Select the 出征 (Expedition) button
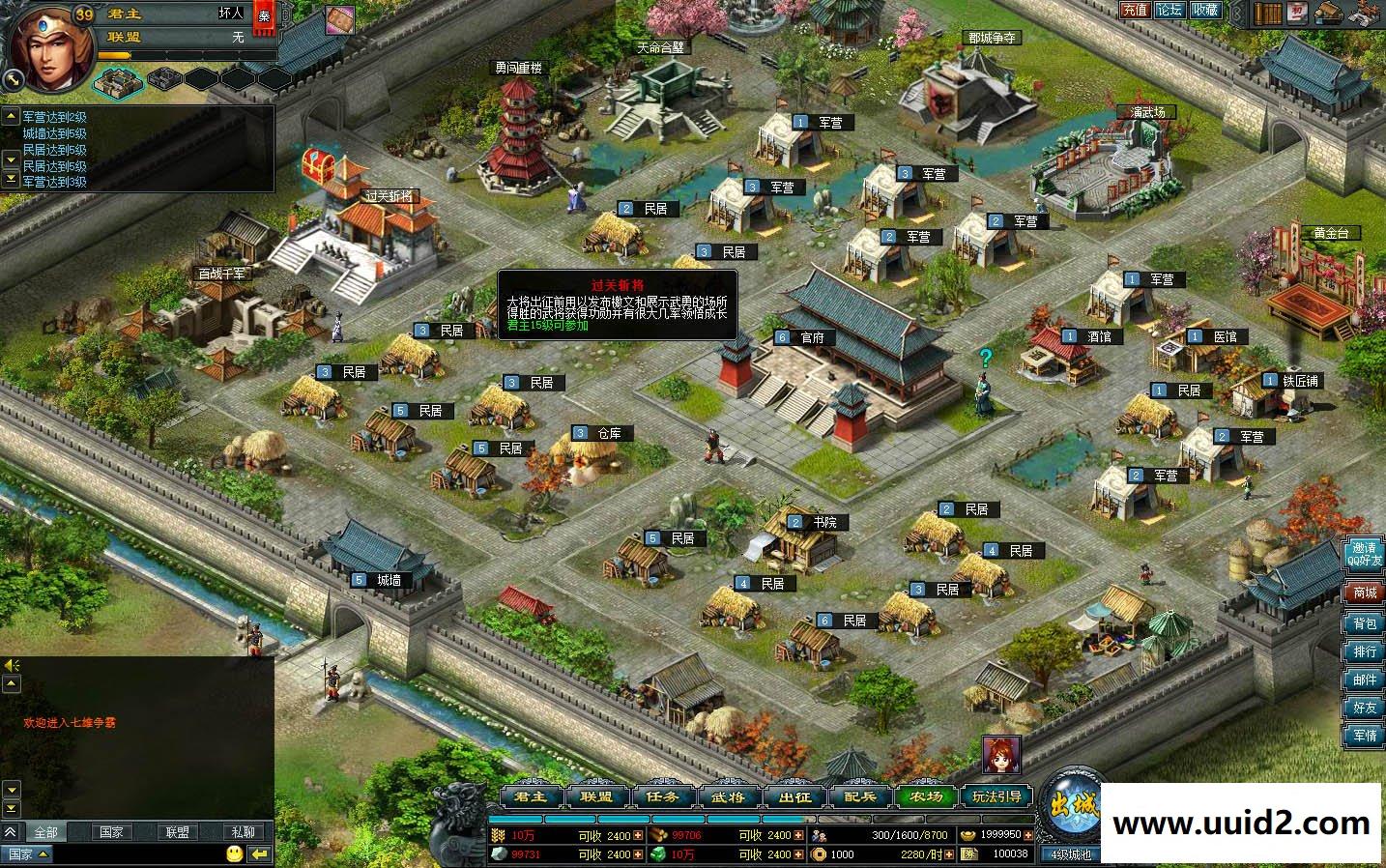 pyautogui.click(x=794, y=797)
